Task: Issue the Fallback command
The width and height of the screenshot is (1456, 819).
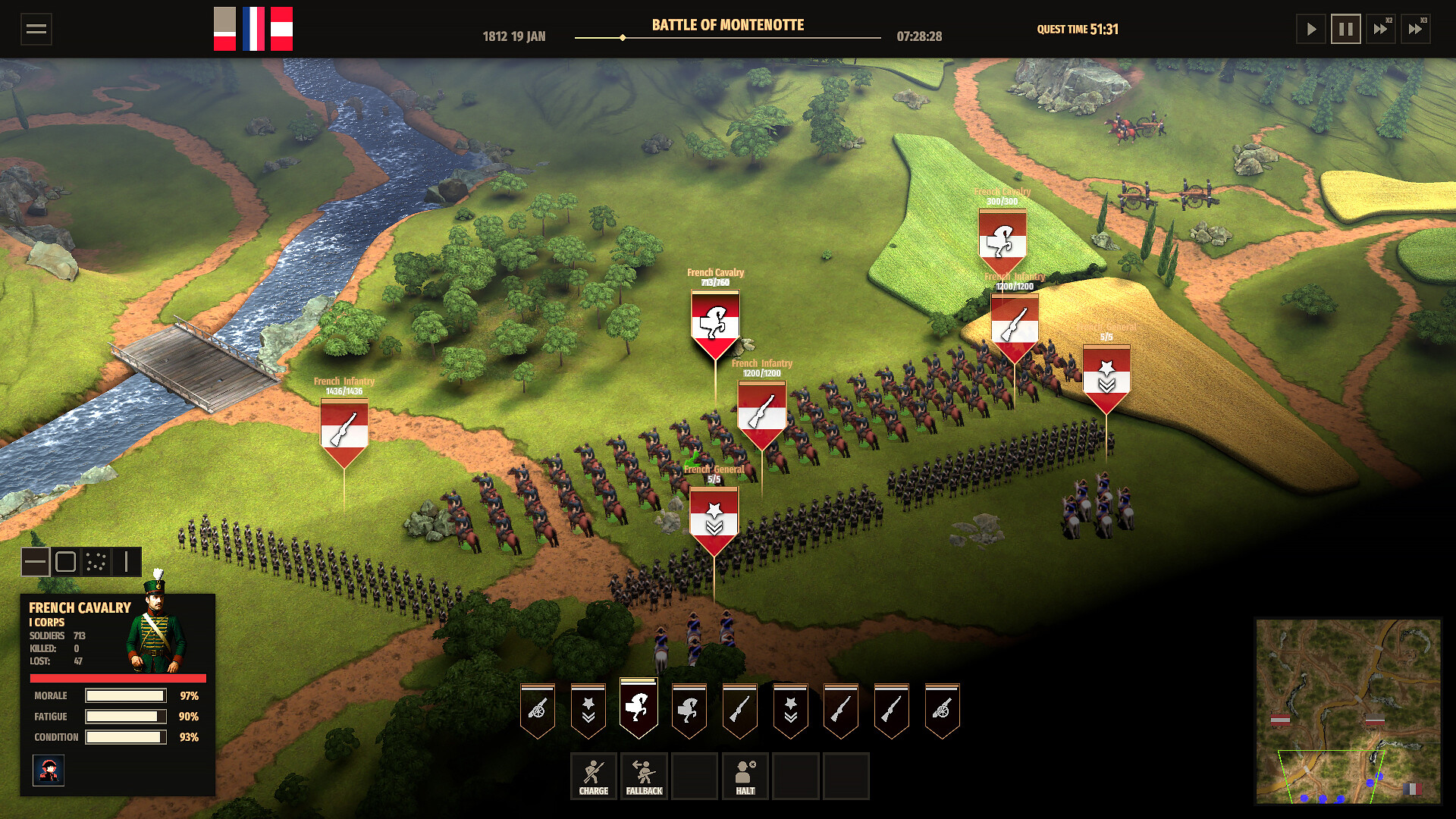Action: click(x=644, y=776)
